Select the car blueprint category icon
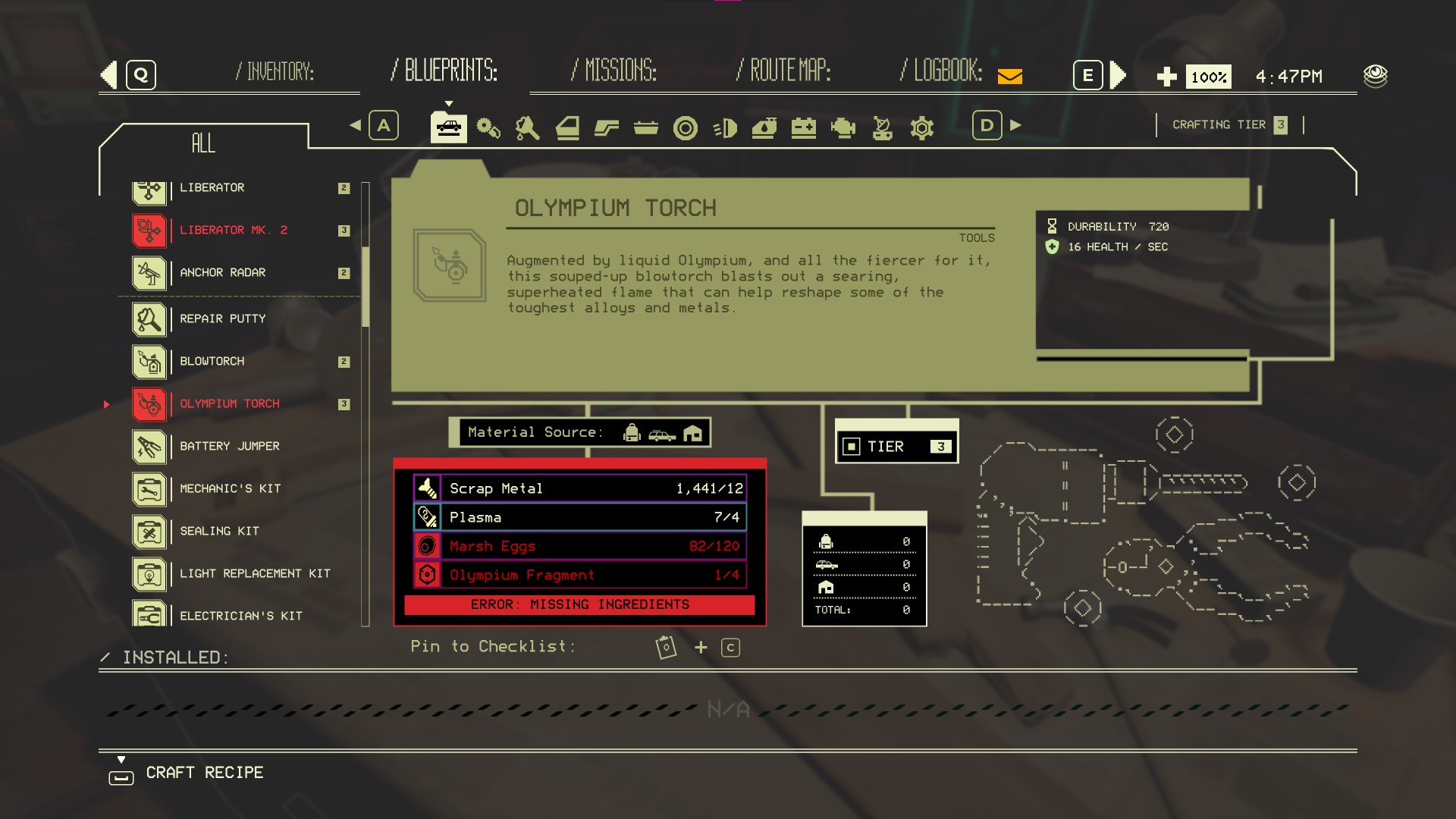 (449, 127)
